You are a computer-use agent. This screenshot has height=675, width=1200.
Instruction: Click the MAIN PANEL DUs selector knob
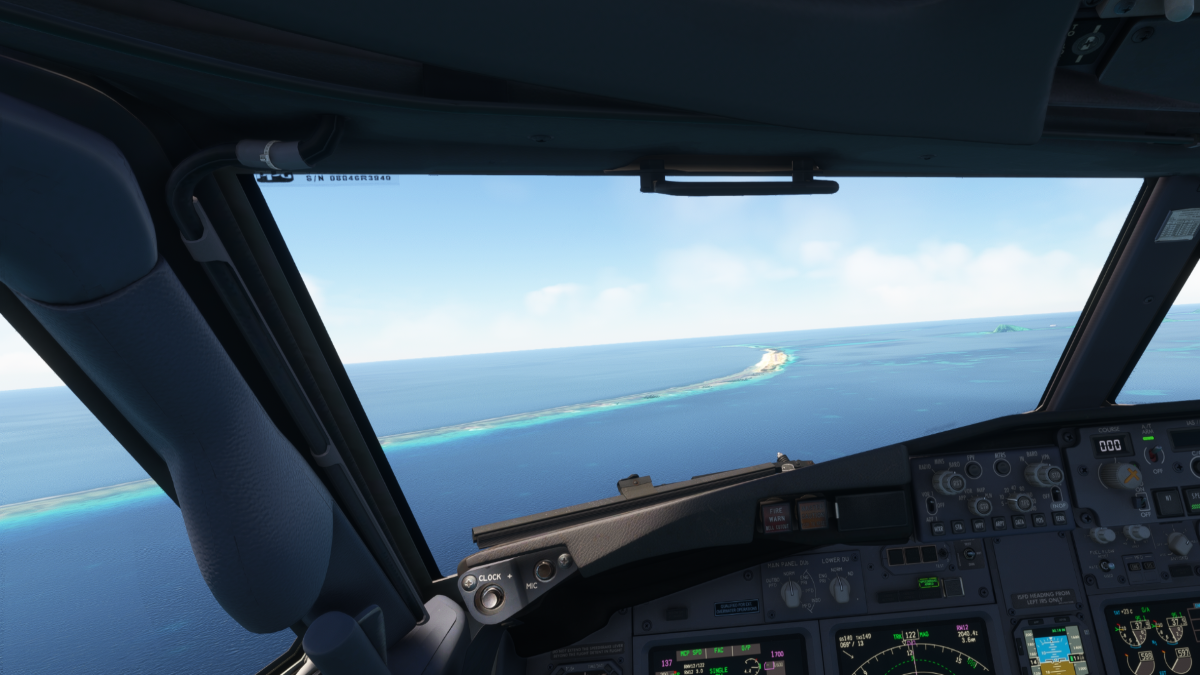[x=791, y=594]
